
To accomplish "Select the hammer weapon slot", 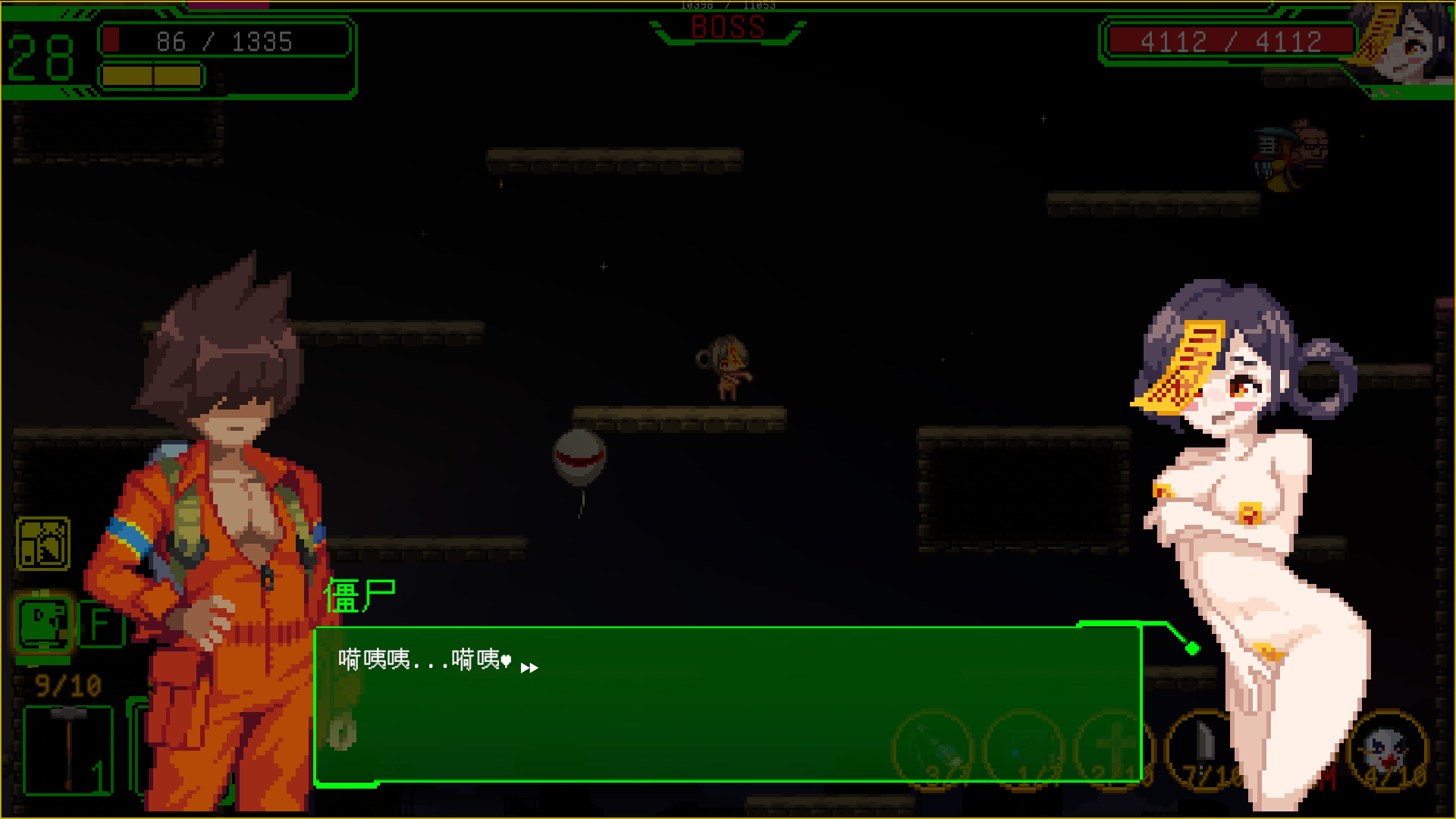I will tap(68, 749).
